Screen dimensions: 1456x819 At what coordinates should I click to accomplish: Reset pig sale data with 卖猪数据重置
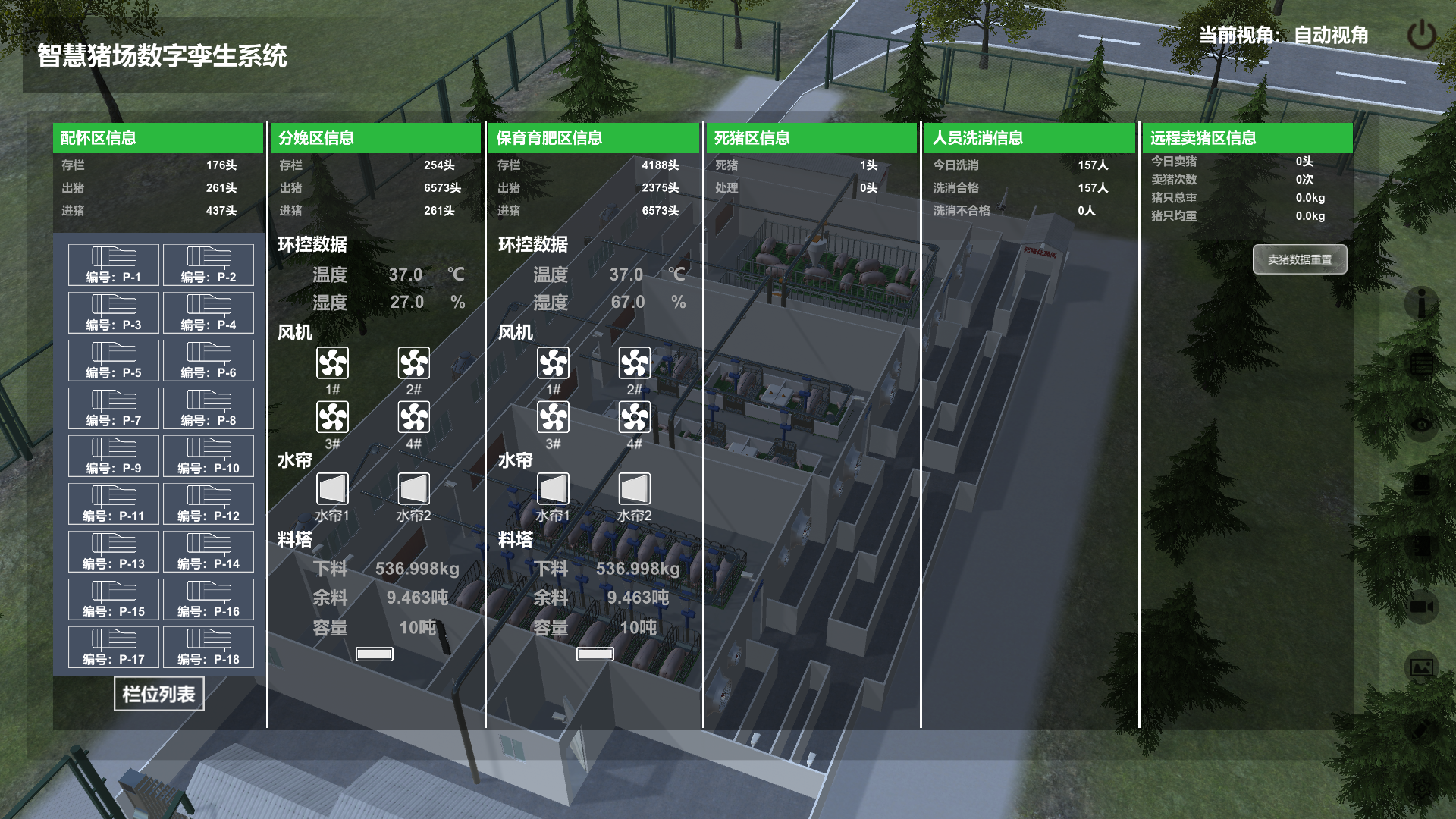[x=1300, y=259]
